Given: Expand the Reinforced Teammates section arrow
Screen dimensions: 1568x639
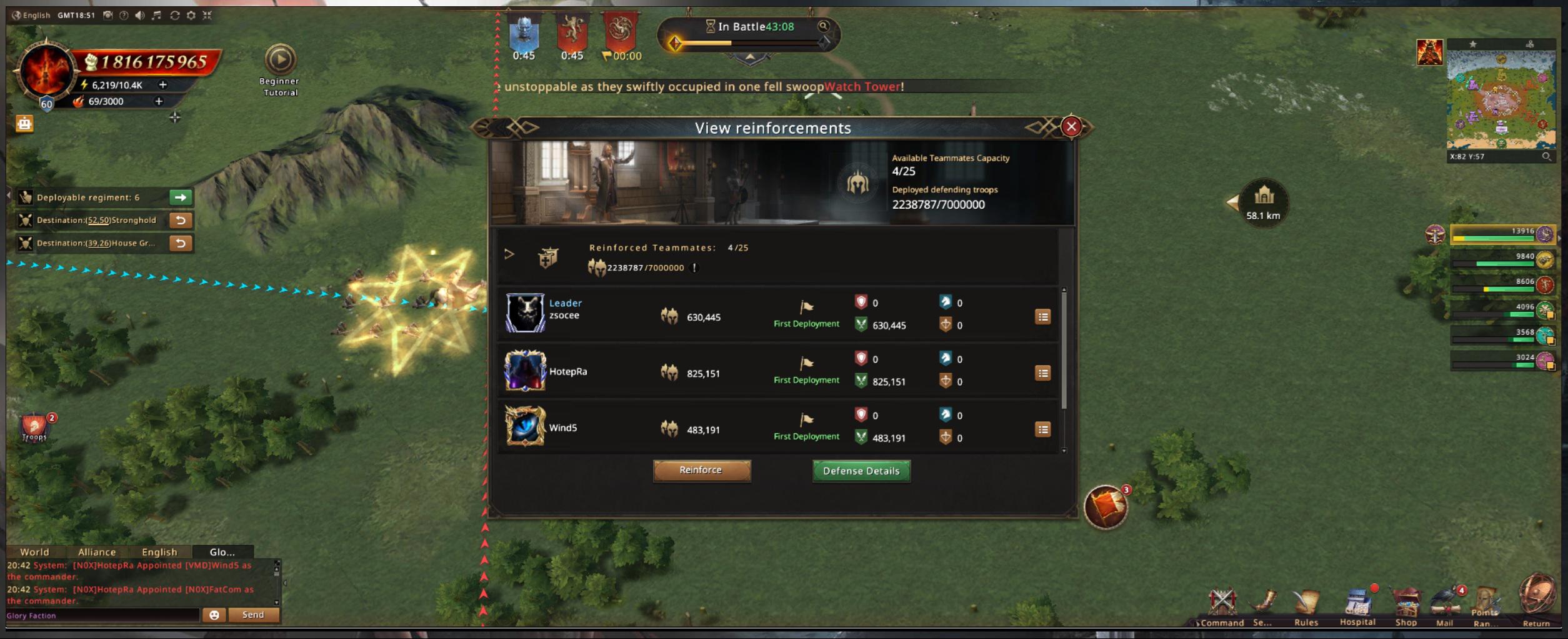Looking at the screenshot, I should tap(509, 254).
